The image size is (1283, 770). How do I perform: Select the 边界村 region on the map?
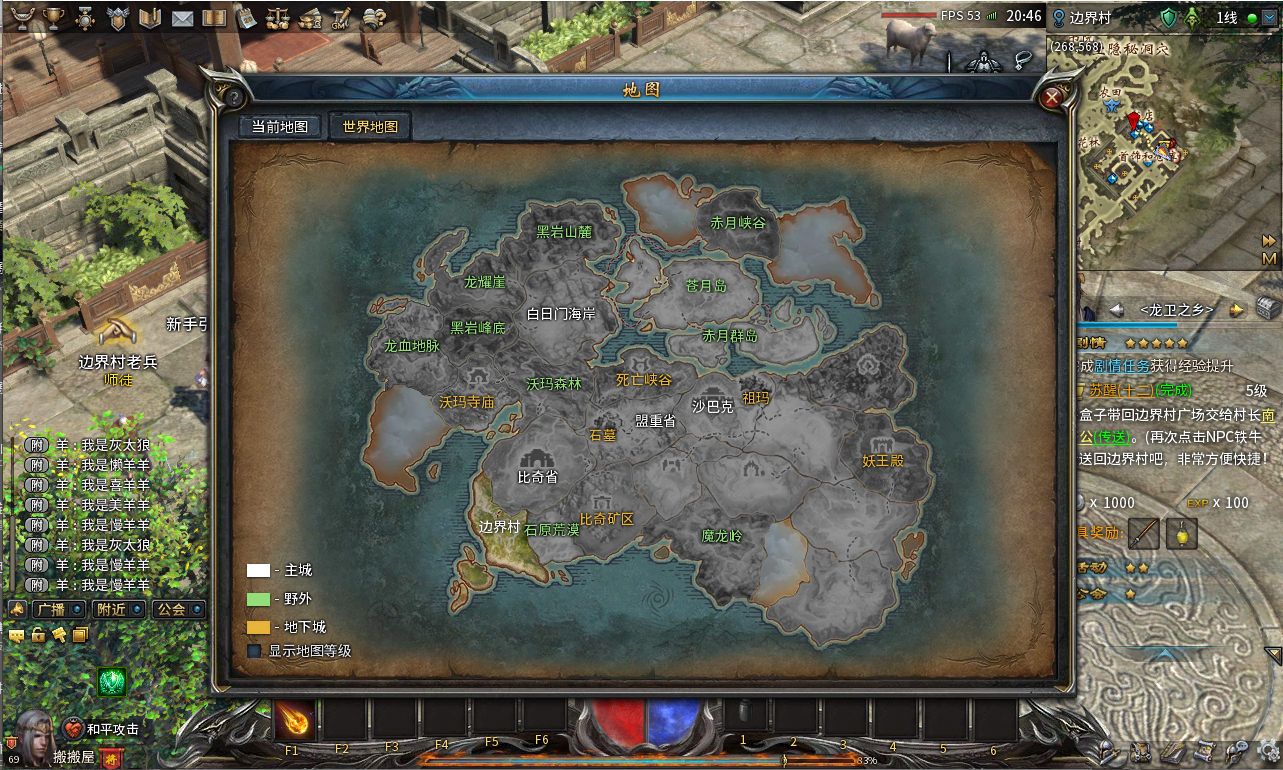pyautogui.click(x=498, y=527)
